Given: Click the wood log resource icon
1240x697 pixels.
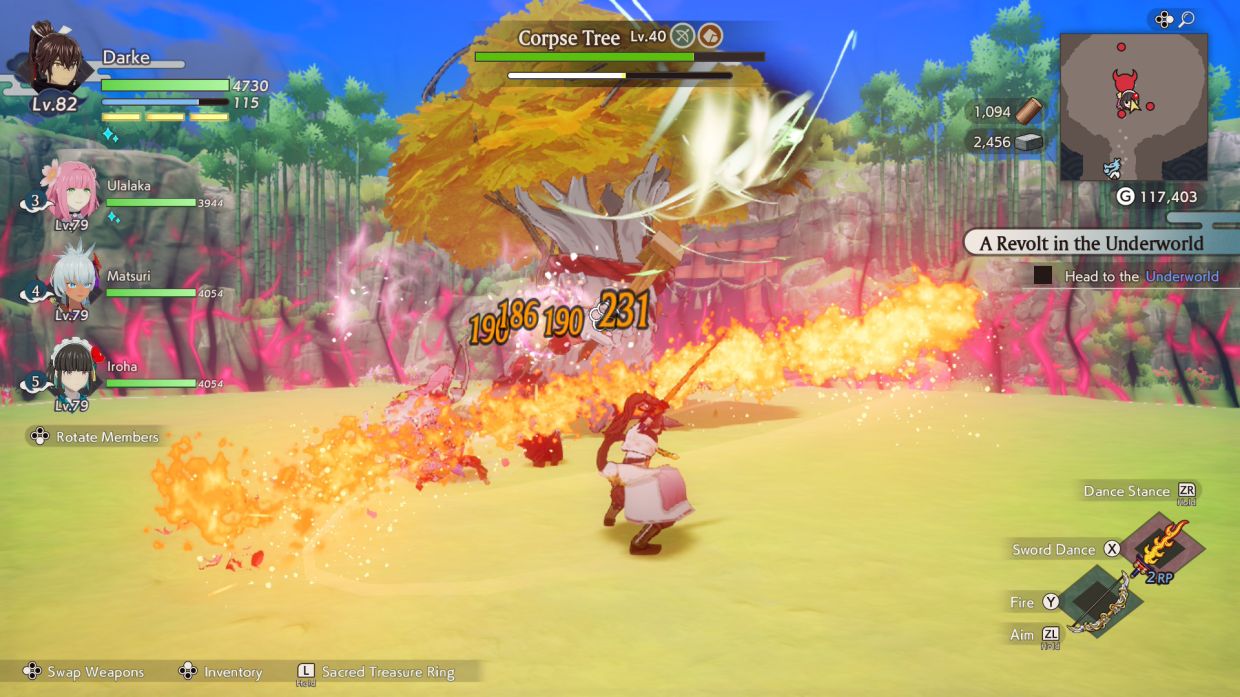Looking at the screenshot, I should [1030, 112].
